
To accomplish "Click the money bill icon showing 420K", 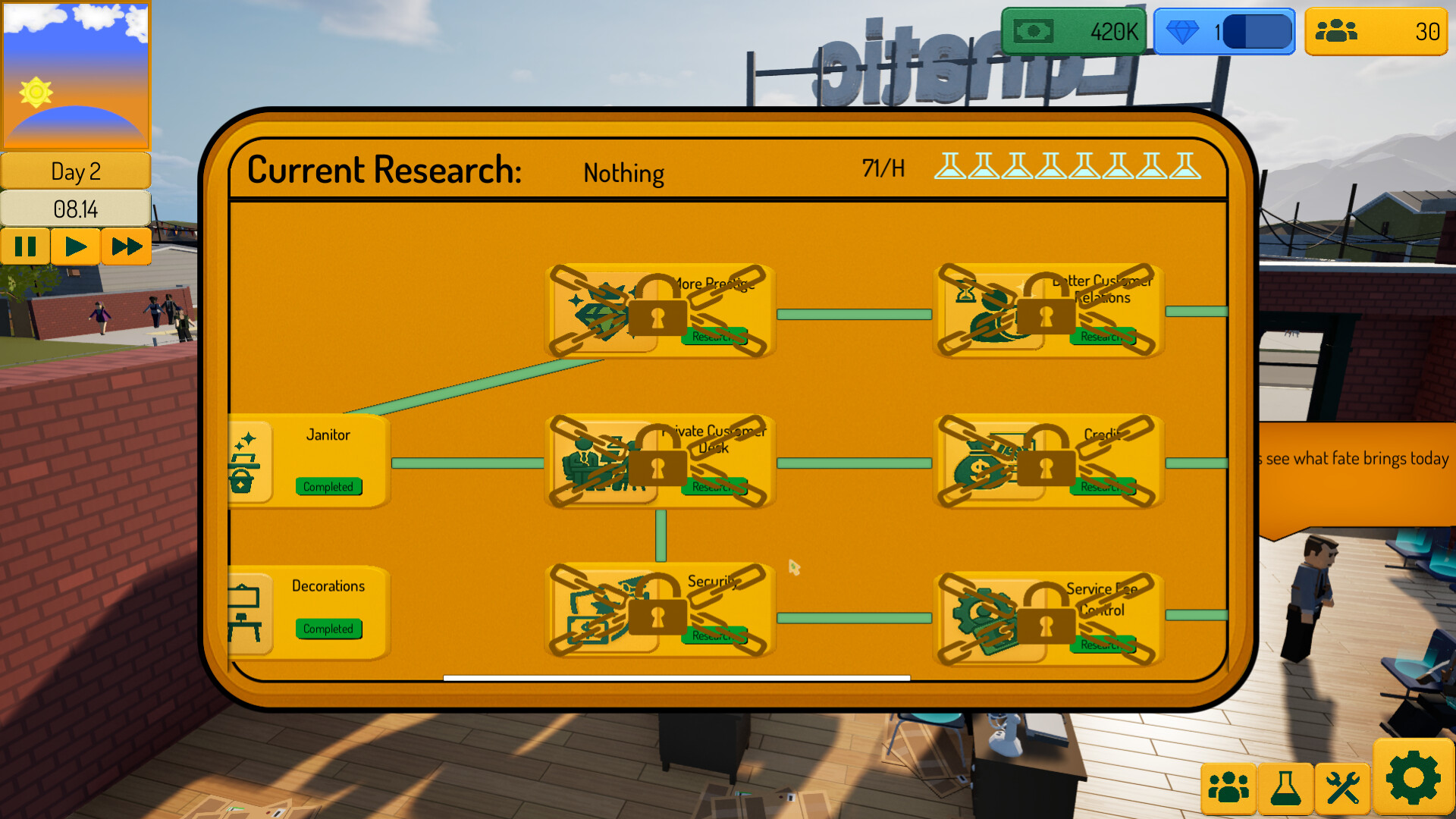I will [x=1033, y=30].
